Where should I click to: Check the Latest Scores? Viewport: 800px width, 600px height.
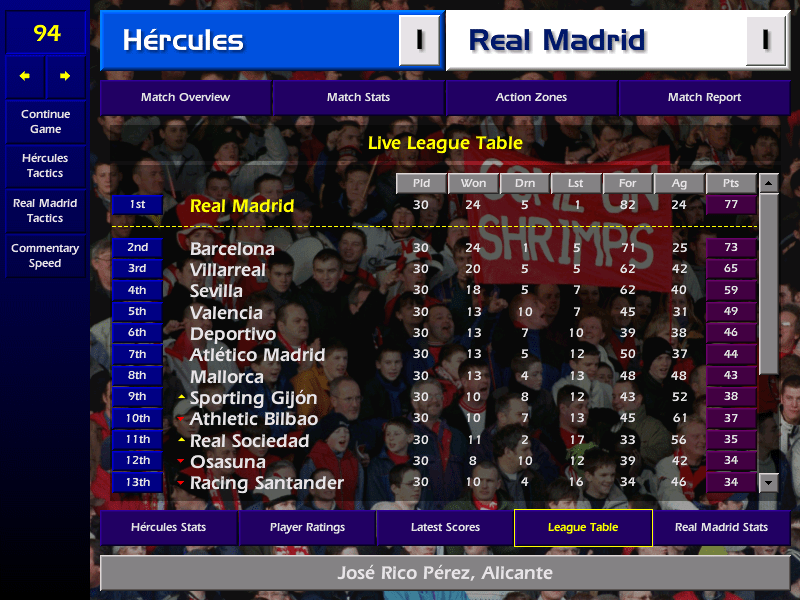click(x=445, y=528)
